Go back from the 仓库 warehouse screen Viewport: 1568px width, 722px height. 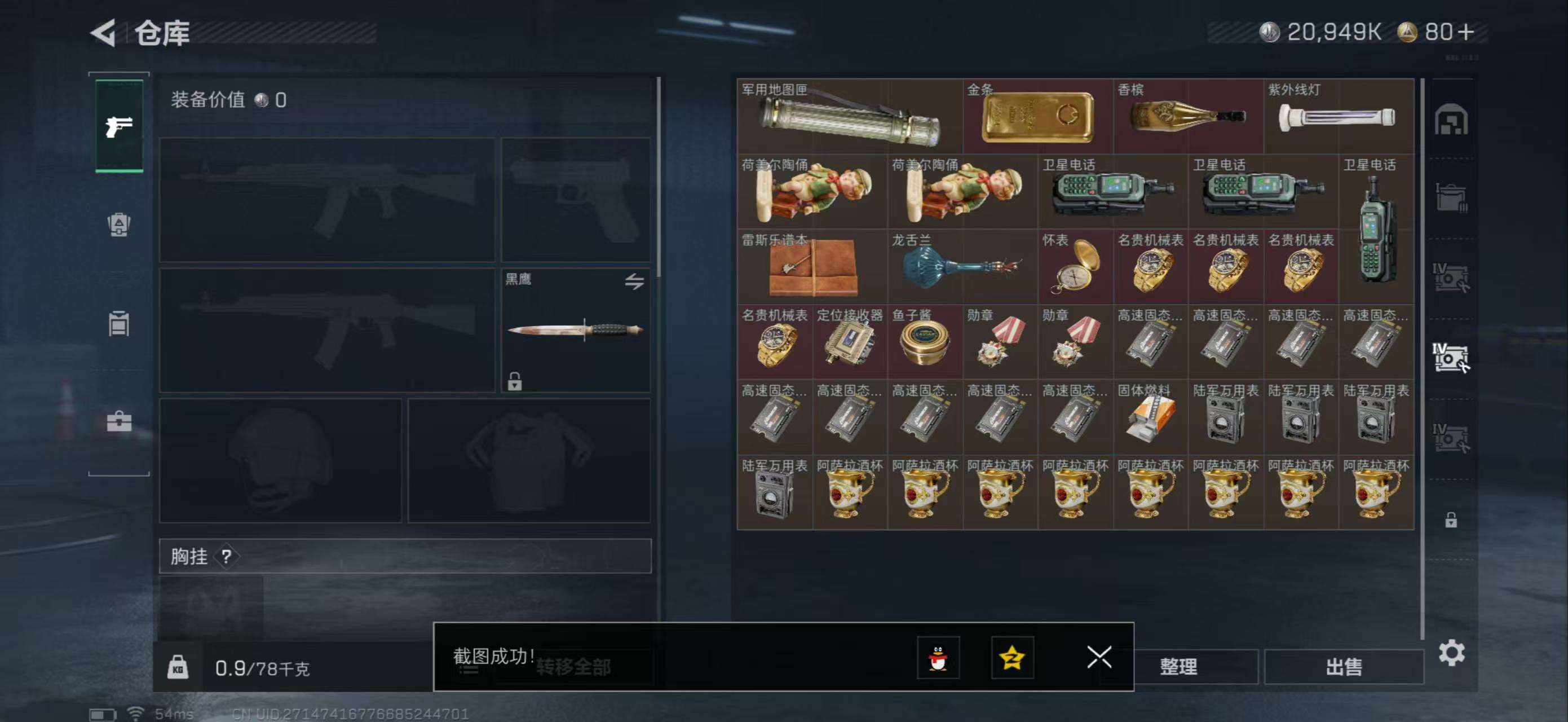tap(104, 33)
